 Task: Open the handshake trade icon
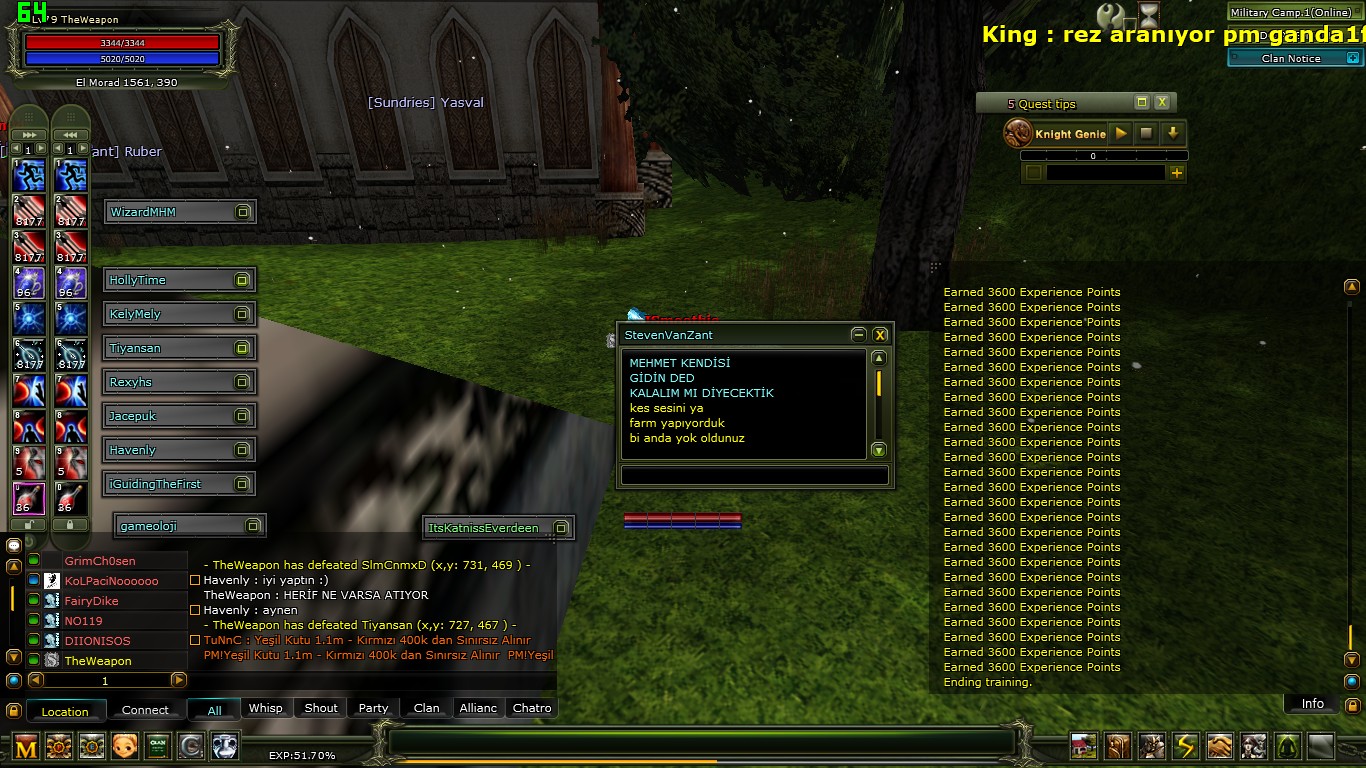(x=1220, y=746)
